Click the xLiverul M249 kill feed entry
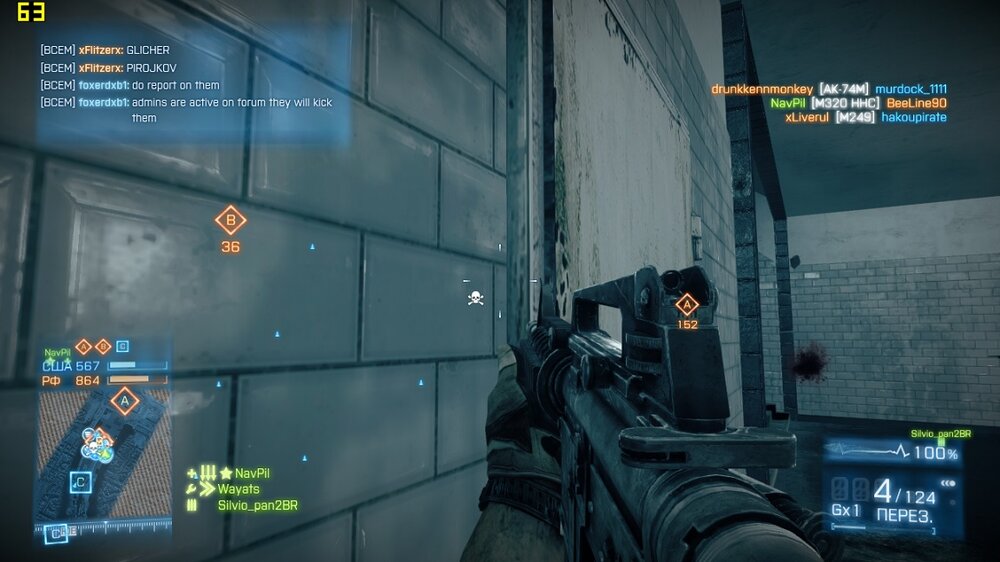The image size is (1000, 562). pyautogui.click(x=865, y=117)
